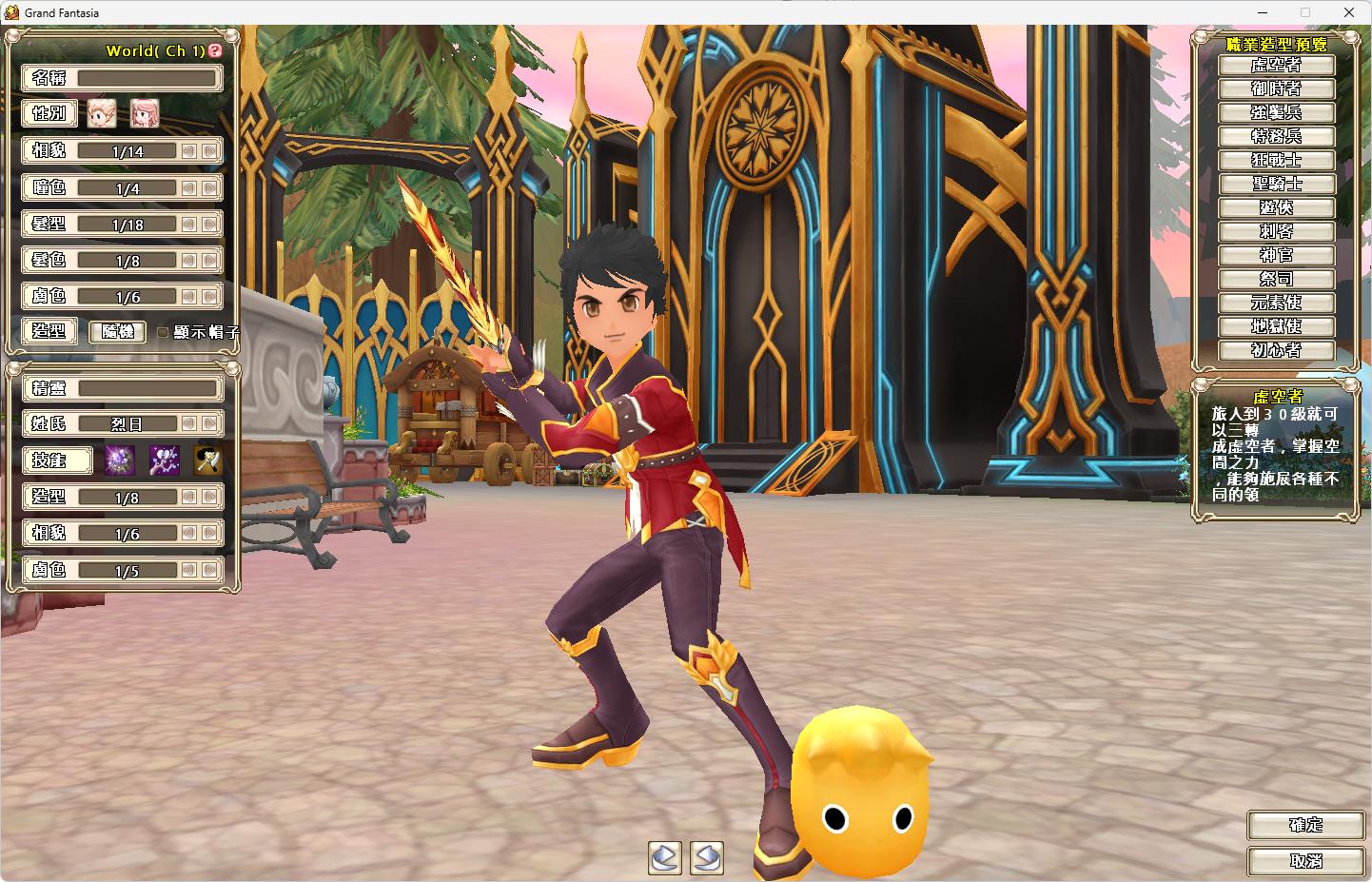Preview the 聖騎士 class outfit

tap(1276, 184)
